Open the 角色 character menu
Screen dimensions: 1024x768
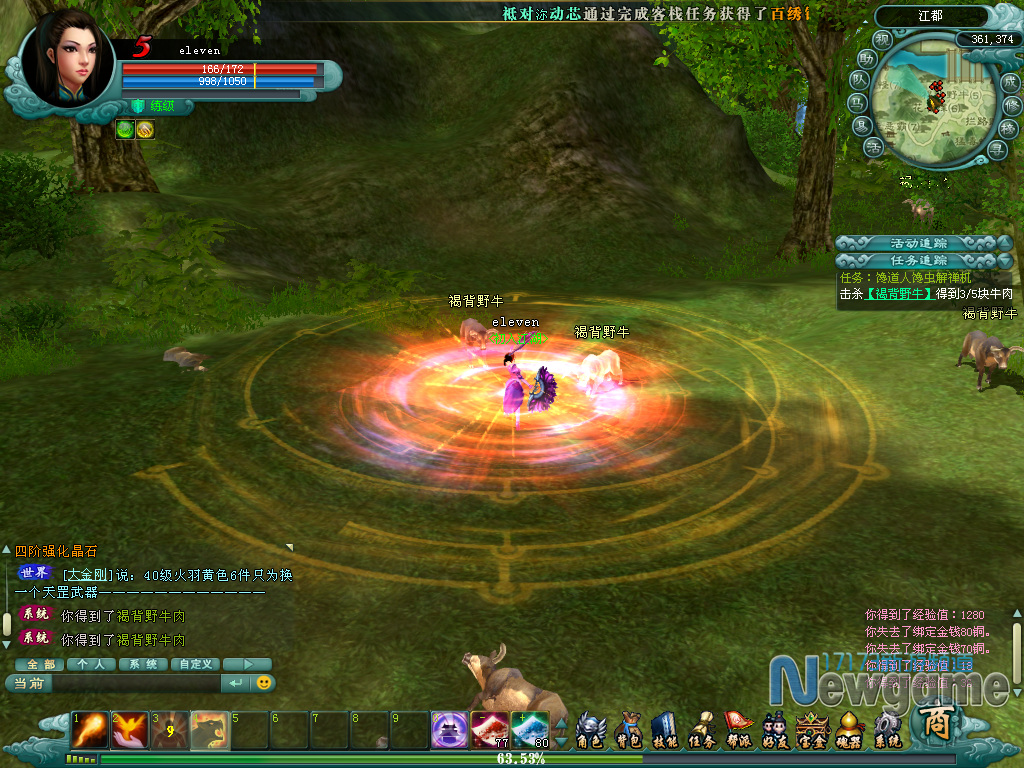pos(591,731)
